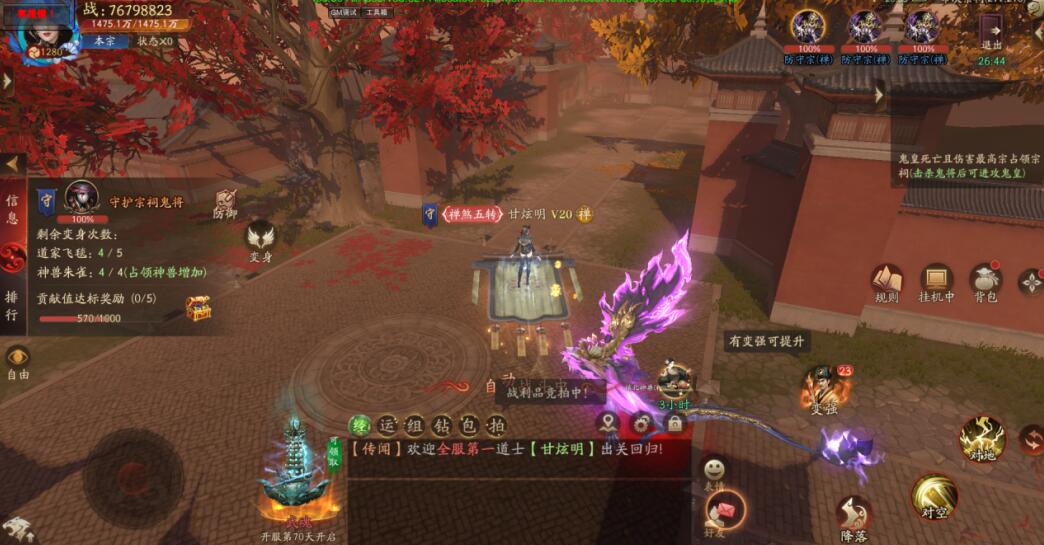
Task: Open the 工具箱 toolbox debug button
Action: (x=377, y=12)
